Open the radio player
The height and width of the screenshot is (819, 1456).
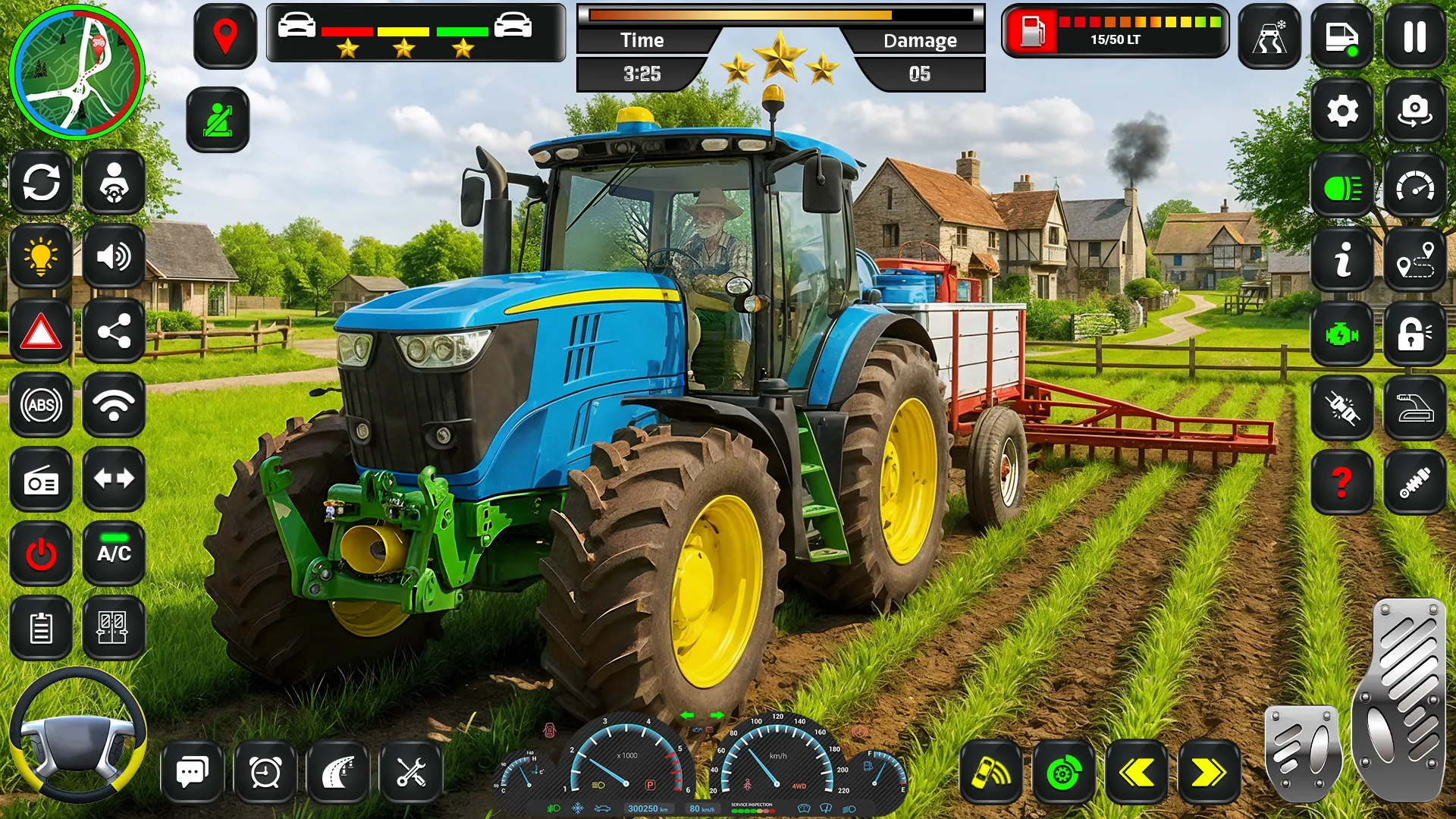(x=40, y=479)
